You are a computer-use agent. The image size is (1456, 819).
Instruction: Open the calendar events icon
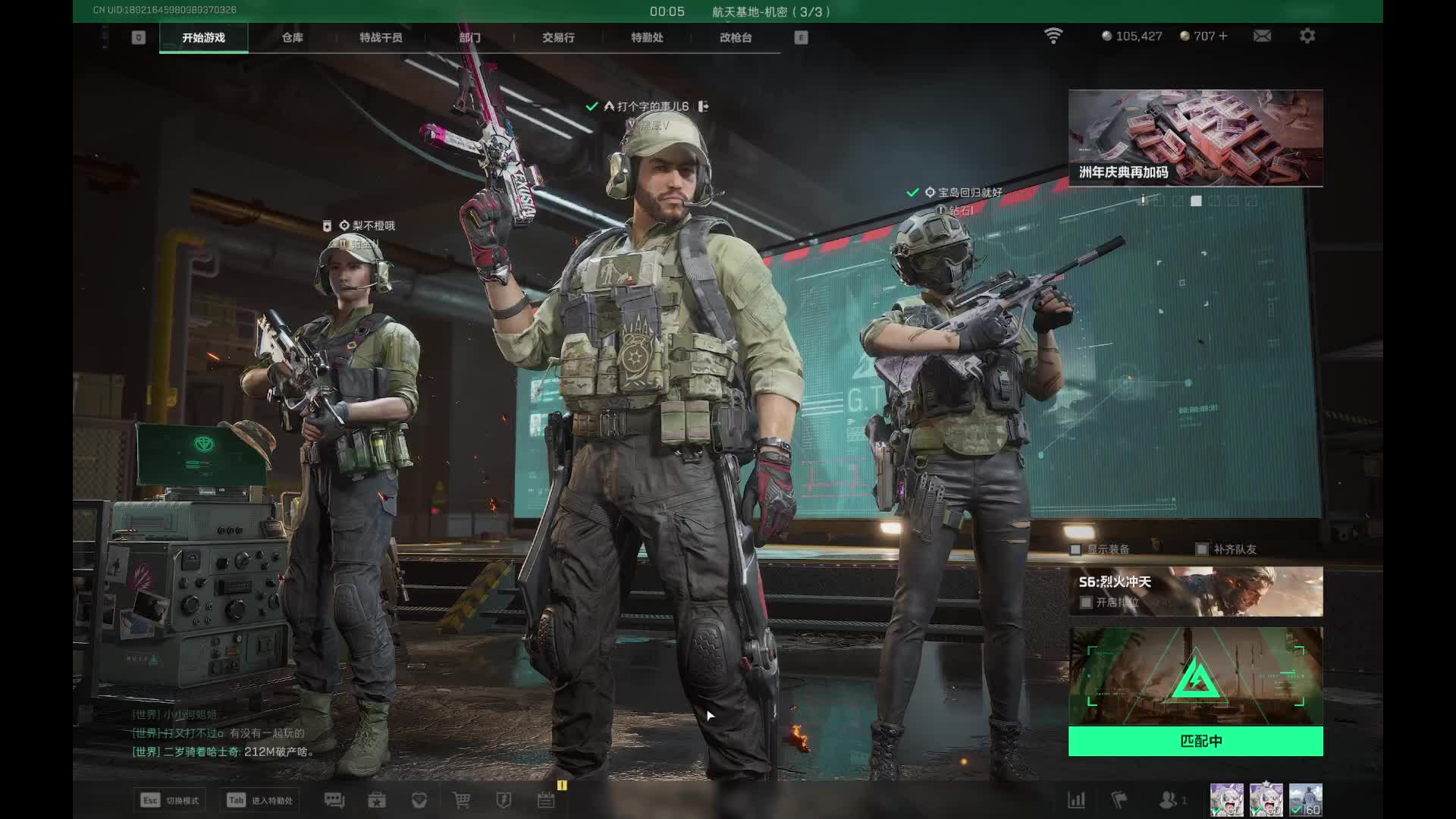coord(546,800)
